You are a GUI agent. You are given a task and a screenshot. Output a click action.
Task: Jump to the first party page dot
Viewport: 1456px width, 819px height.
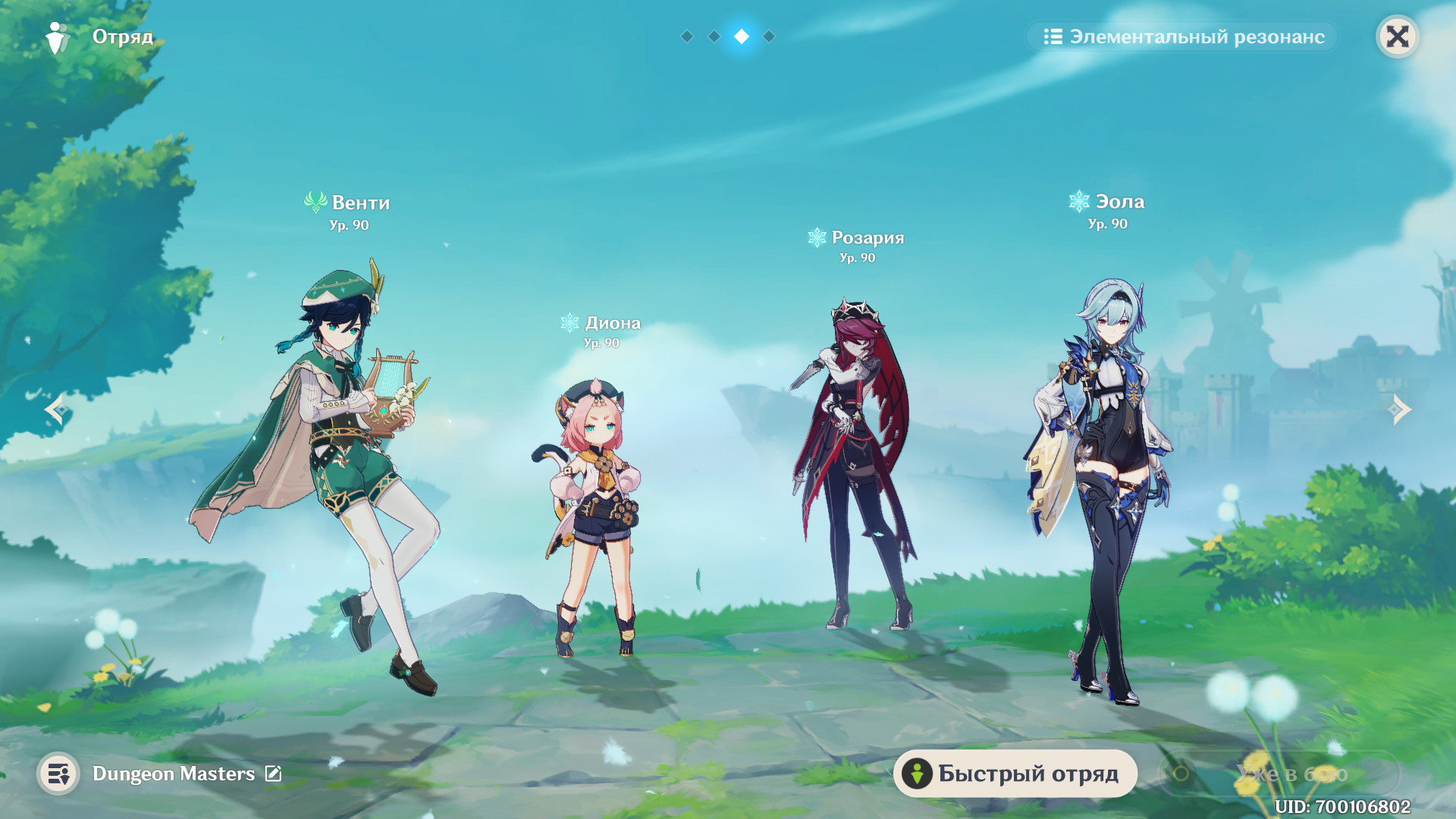[687, 36]
